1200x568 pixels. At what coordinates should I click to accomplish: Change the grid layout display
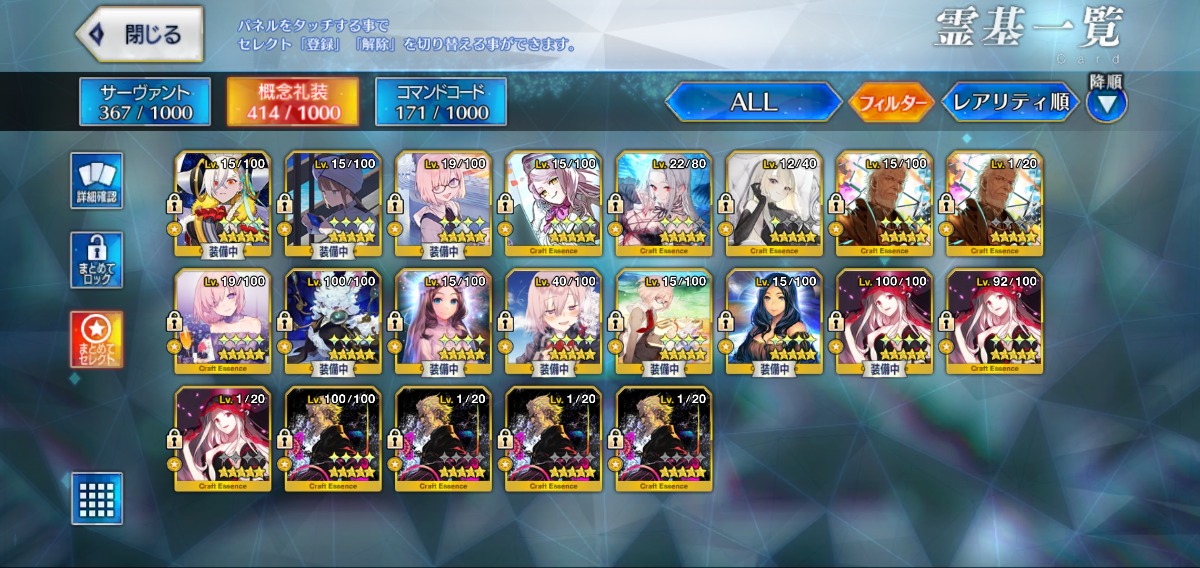click(x=97, y=498)
